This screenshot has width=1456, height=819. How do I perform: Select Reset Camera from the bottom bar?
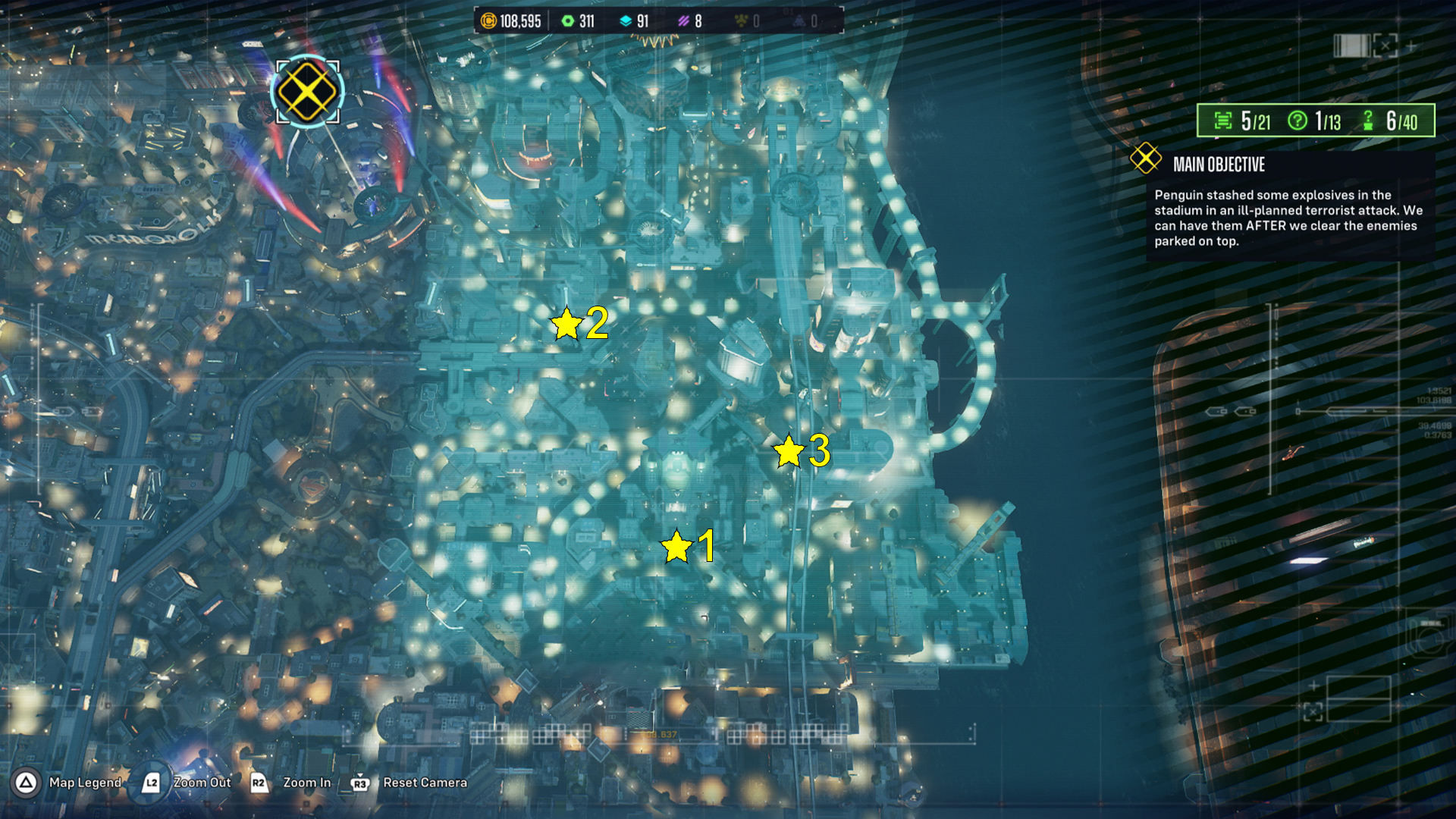[425, 783]
